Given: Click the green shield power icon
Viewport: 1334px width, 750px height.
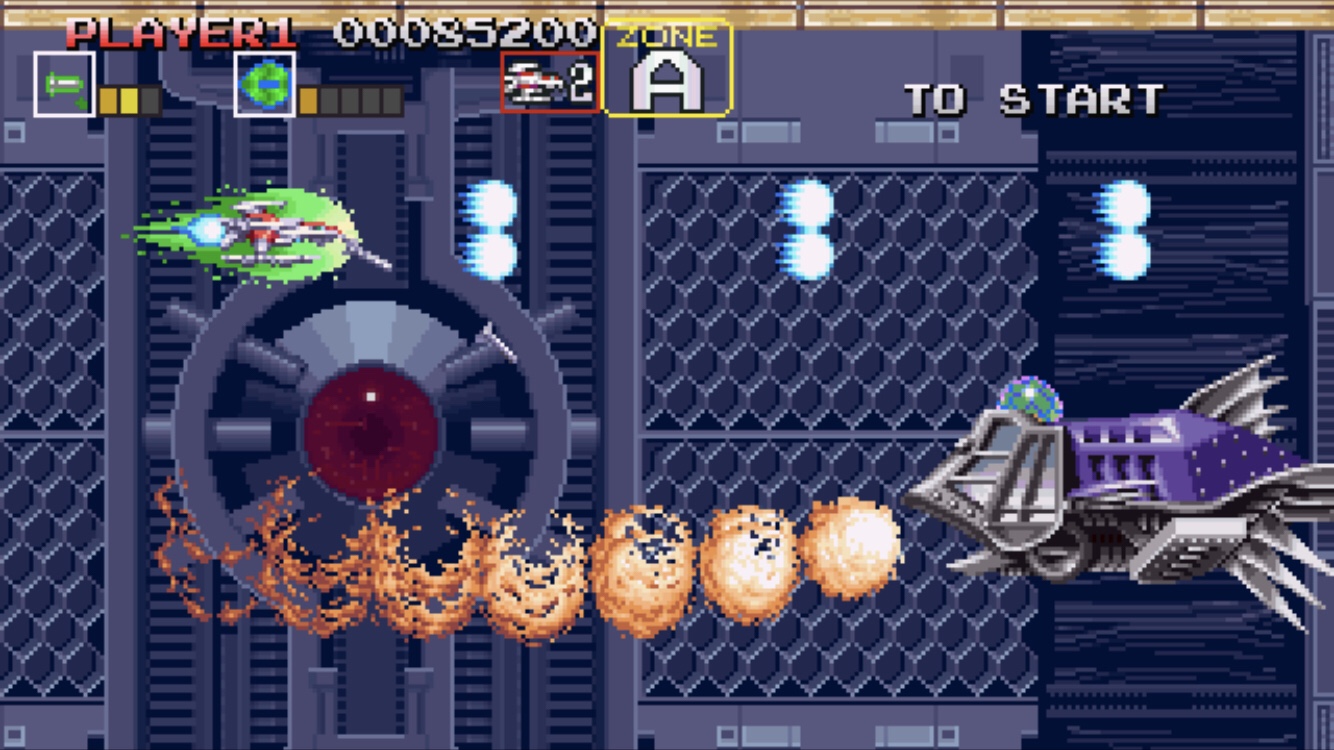Looking at the screenshot, I should [x=265, y=85].
